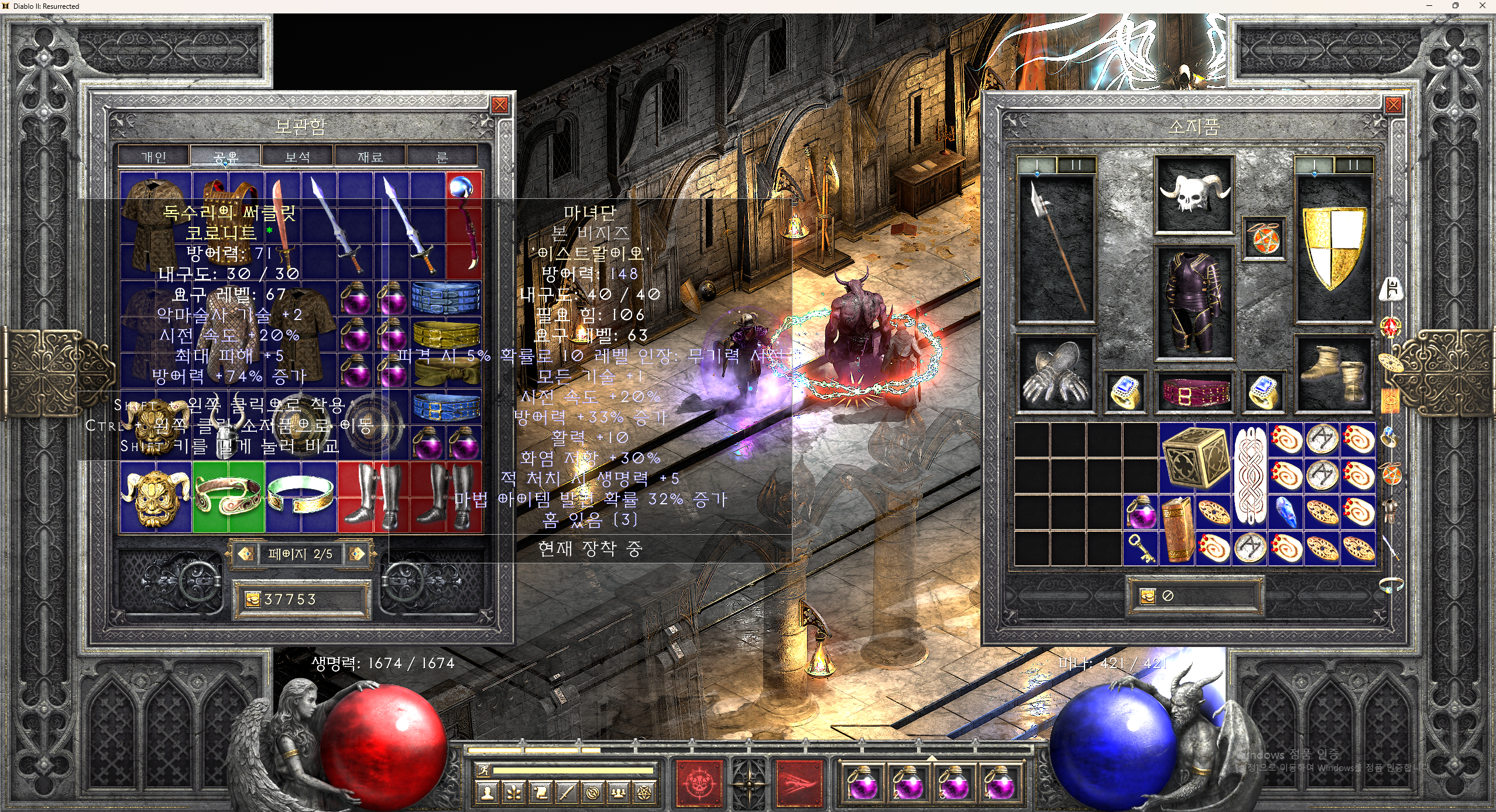The image size is (1496, 812).
Task: Close the 소지품 inventory window
Action: pos(1393,105)
